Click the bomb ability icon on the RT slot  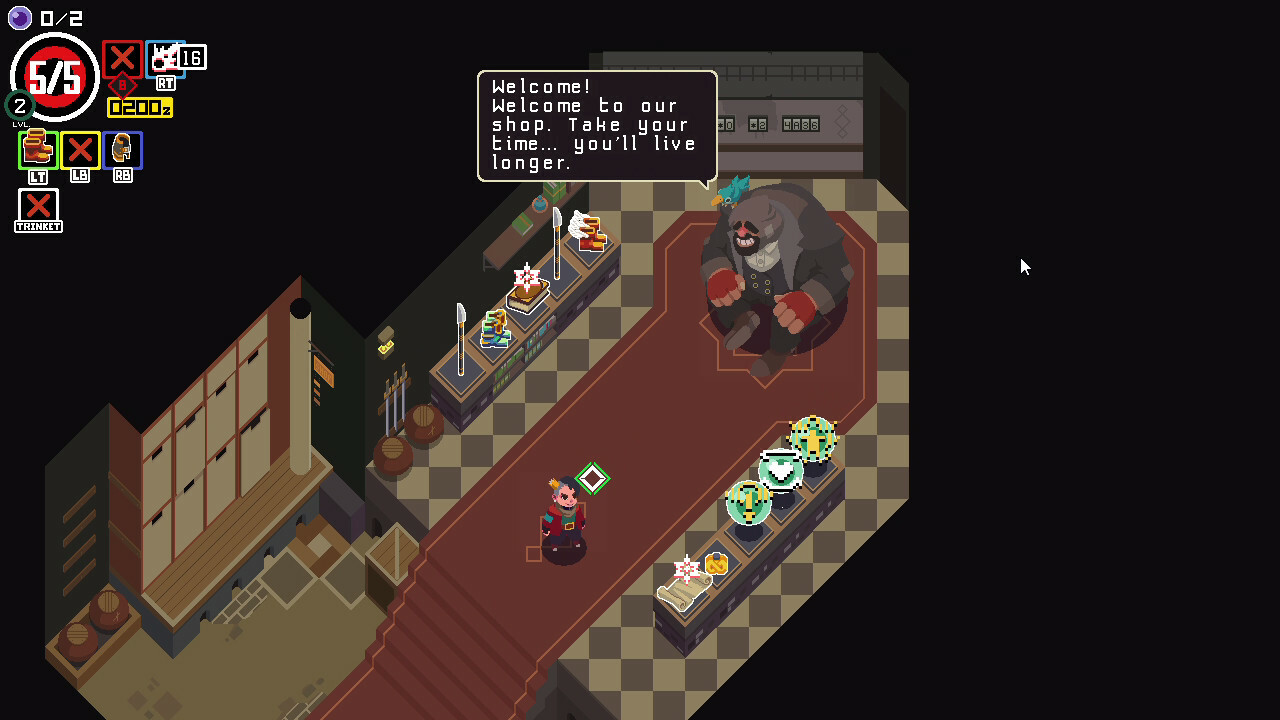point(165,58)
